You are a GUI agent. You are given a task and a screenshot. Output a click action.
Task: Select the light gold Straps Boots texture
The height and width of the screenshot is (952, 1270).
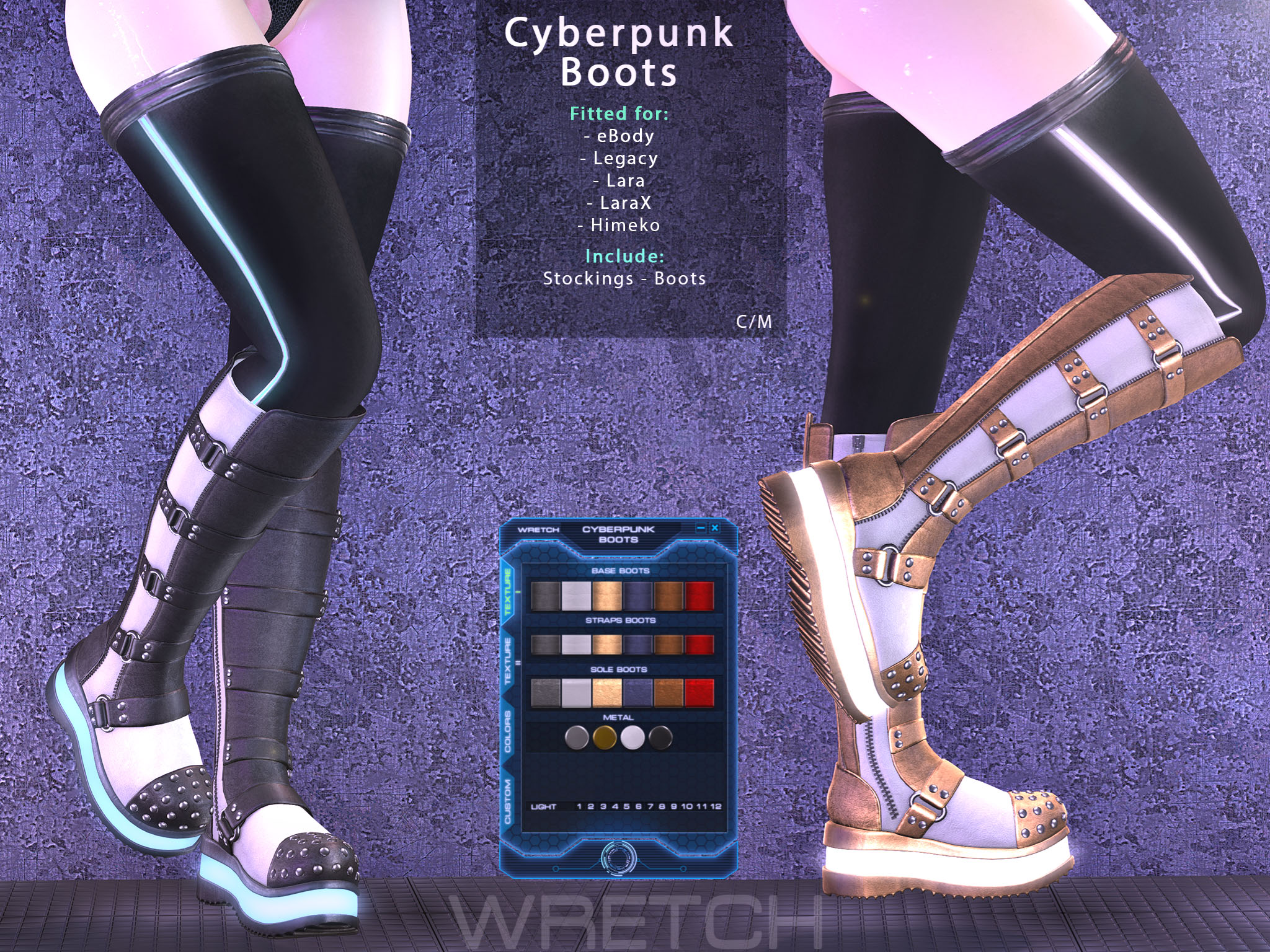[x=606, y=645]
